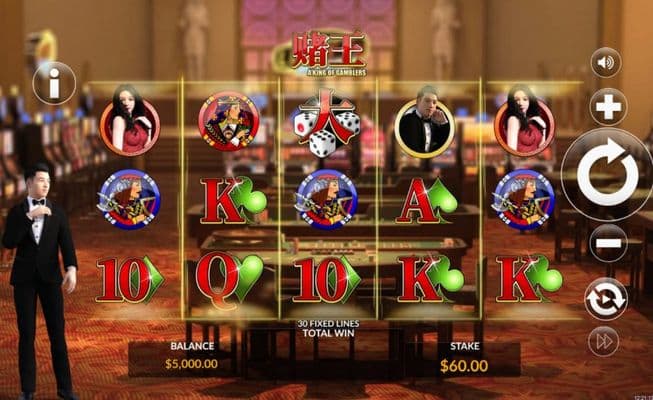Image resolution: width=653 pixels, height=400 pixels.
Task: Toggle the sound speaker button
Action: [605, 63]
